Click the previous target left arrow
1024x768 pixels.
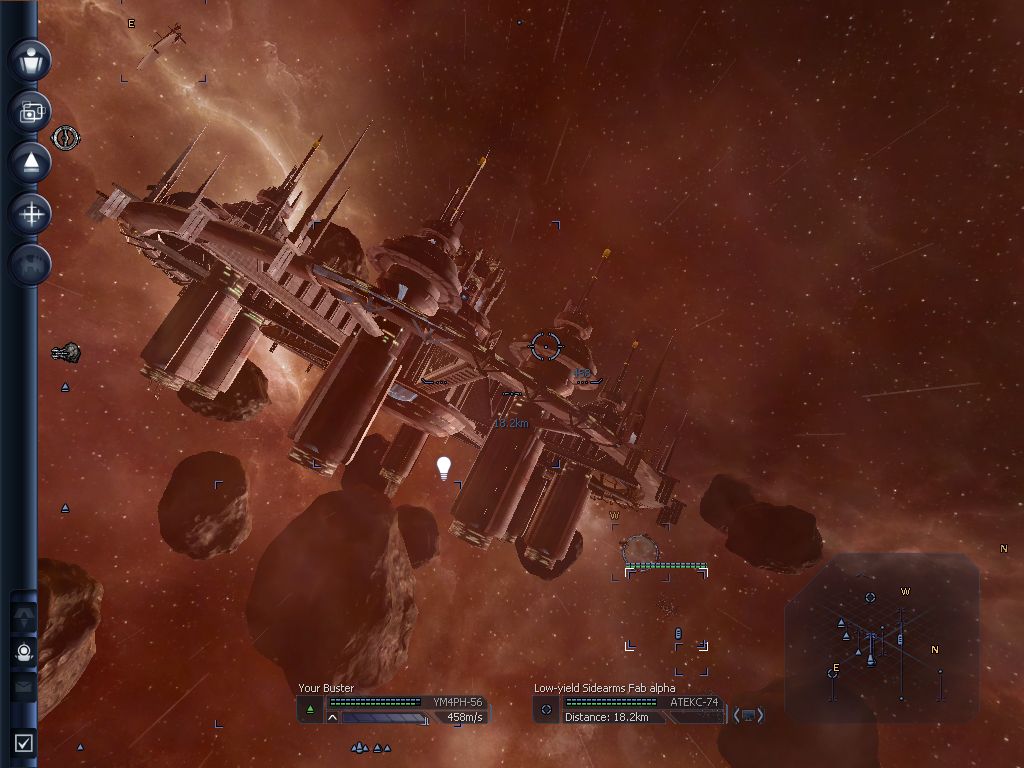pos(737,715)
